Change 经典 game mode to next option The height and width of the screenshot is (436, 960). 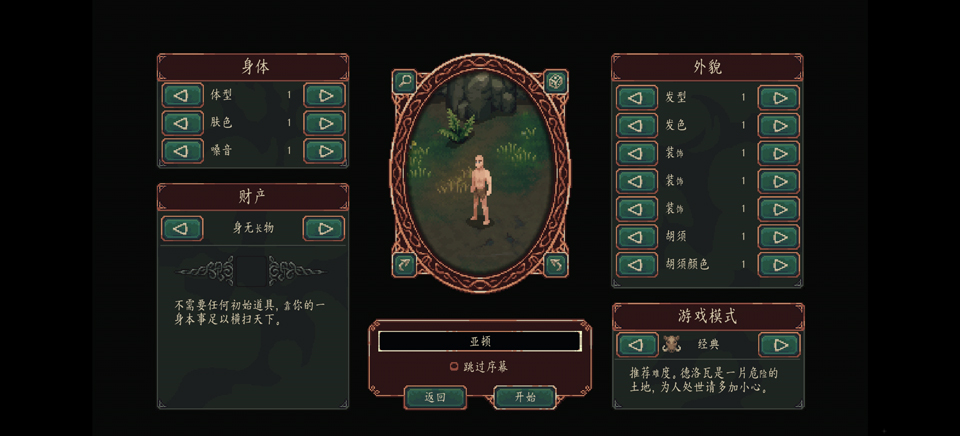coord(778,345)
